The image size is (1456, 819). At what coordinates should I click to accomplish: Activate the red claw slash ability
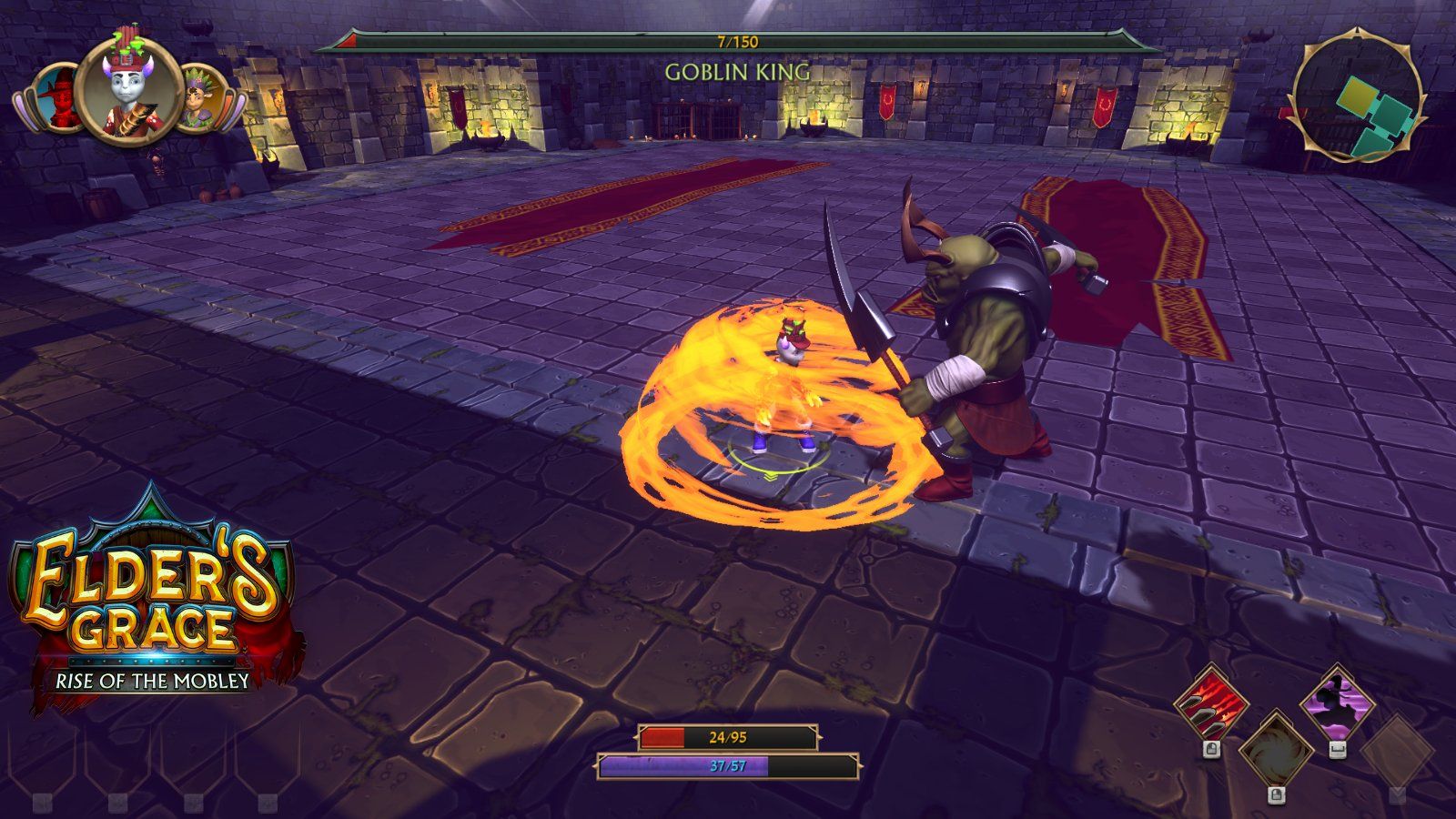coord(1210,703)
